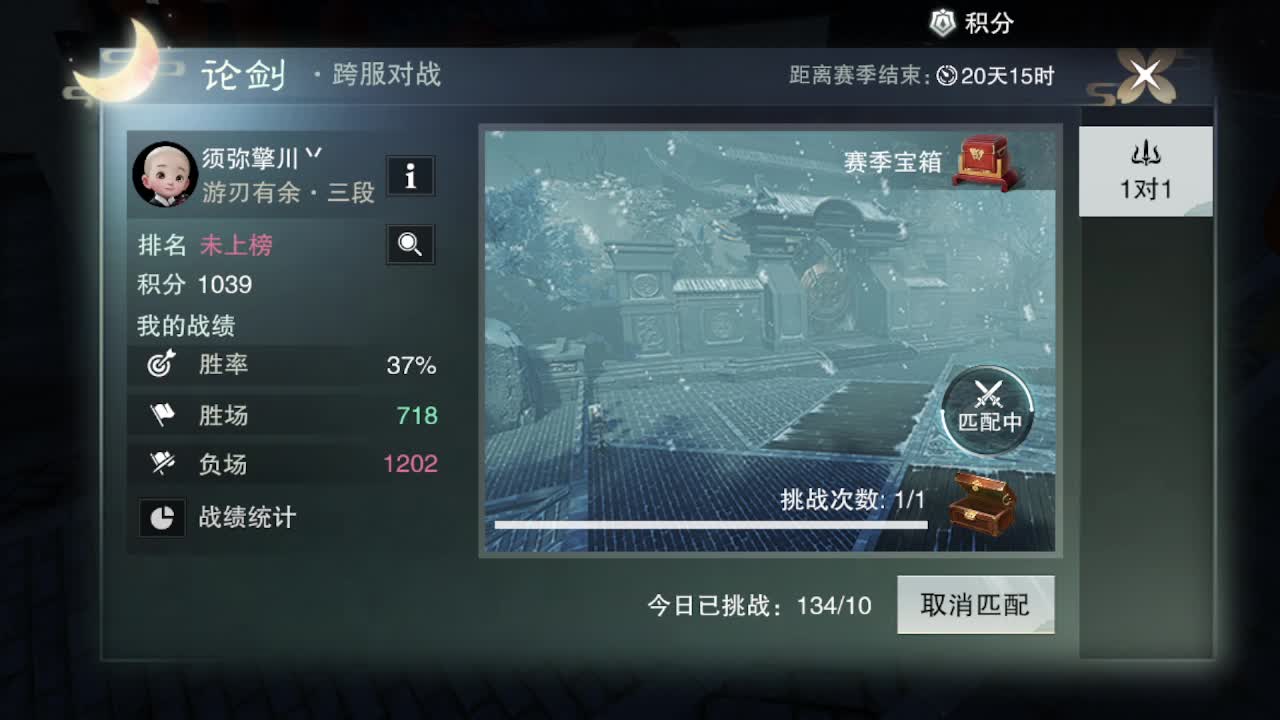This screenshot has height=720, width=1280.
Task: Click the magnifier icon beside 排名 to search rankings
Action: 410,244
